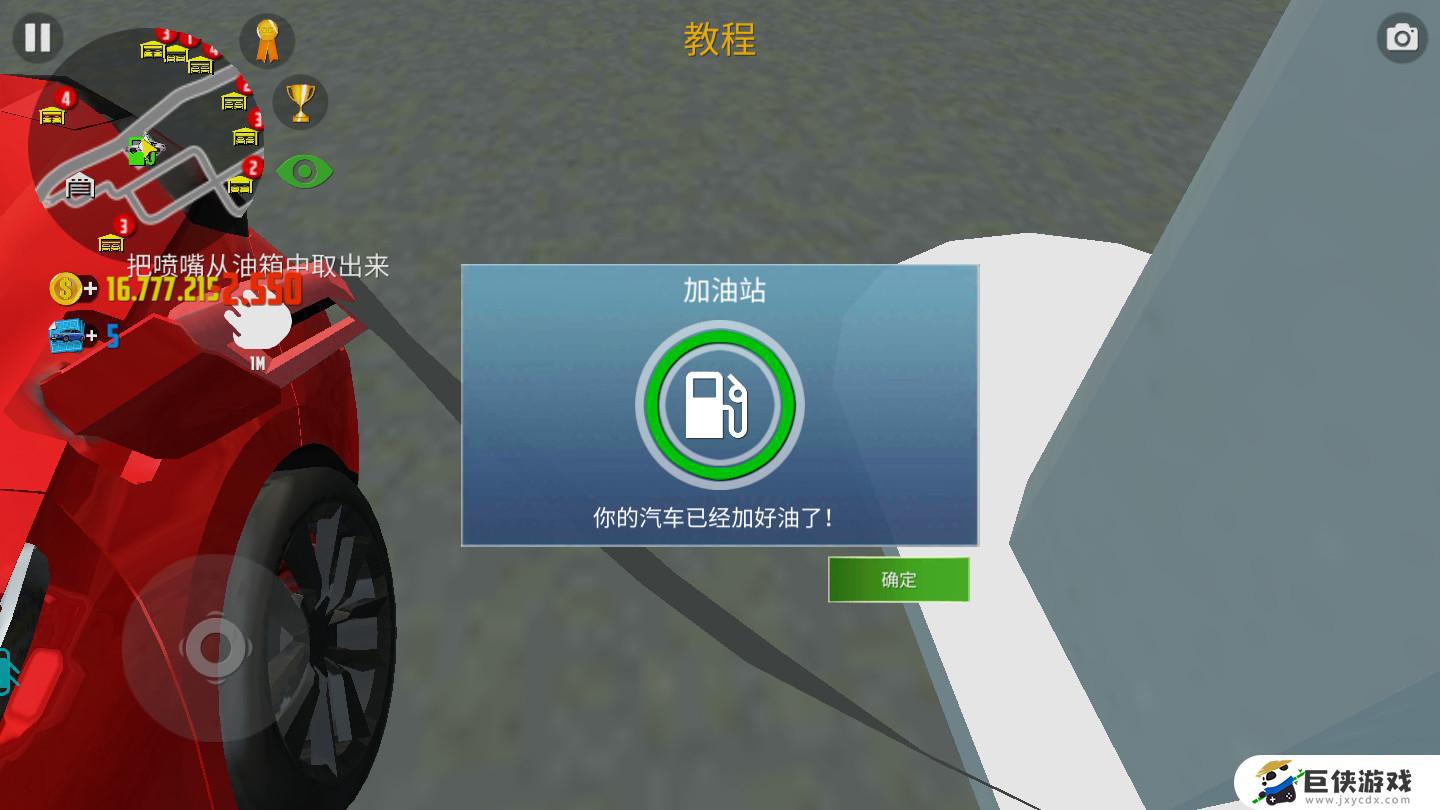Select the gas station marker on the minimap
The width and height of the screenshot is (1440, 810).
[x=140, y=150]
